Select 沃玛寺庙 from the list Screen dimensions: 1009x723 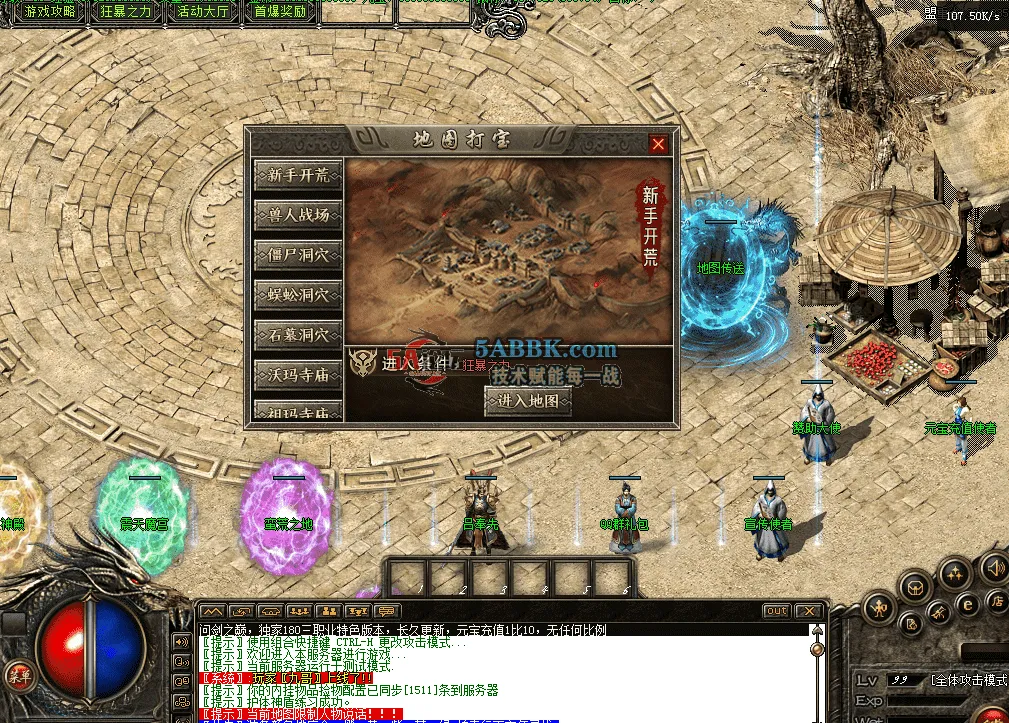coord(298,375)
